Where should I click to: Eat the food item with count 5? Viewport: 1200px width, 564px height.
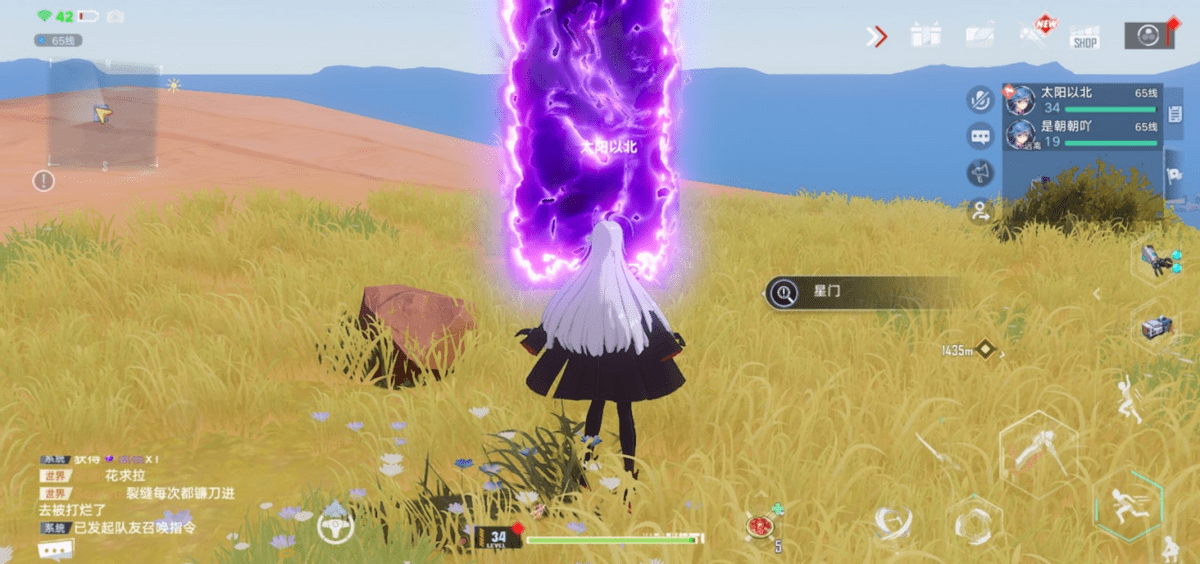tap(762, 526)
